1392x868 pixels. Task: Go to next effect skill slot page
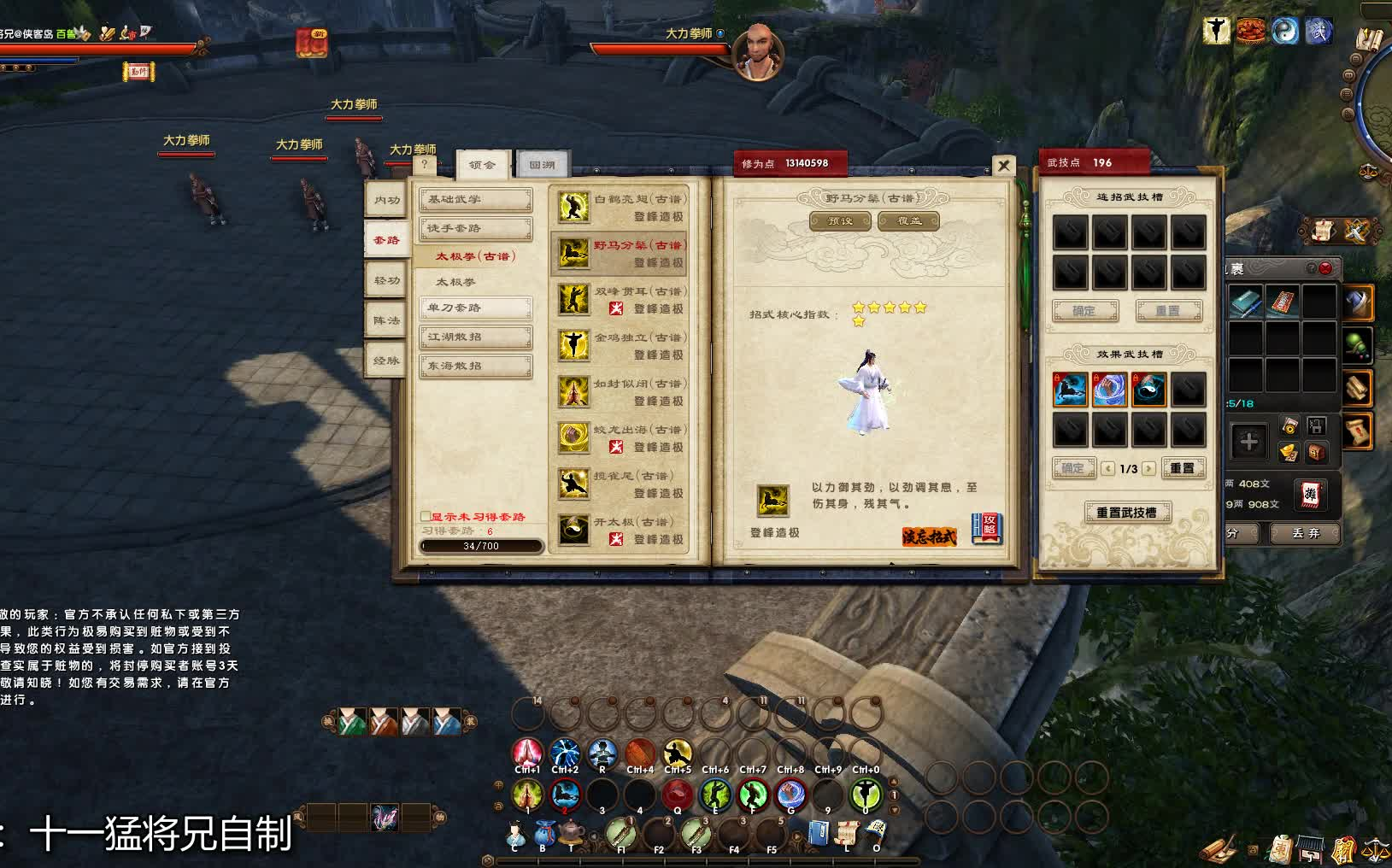[x=1148, y=468]
